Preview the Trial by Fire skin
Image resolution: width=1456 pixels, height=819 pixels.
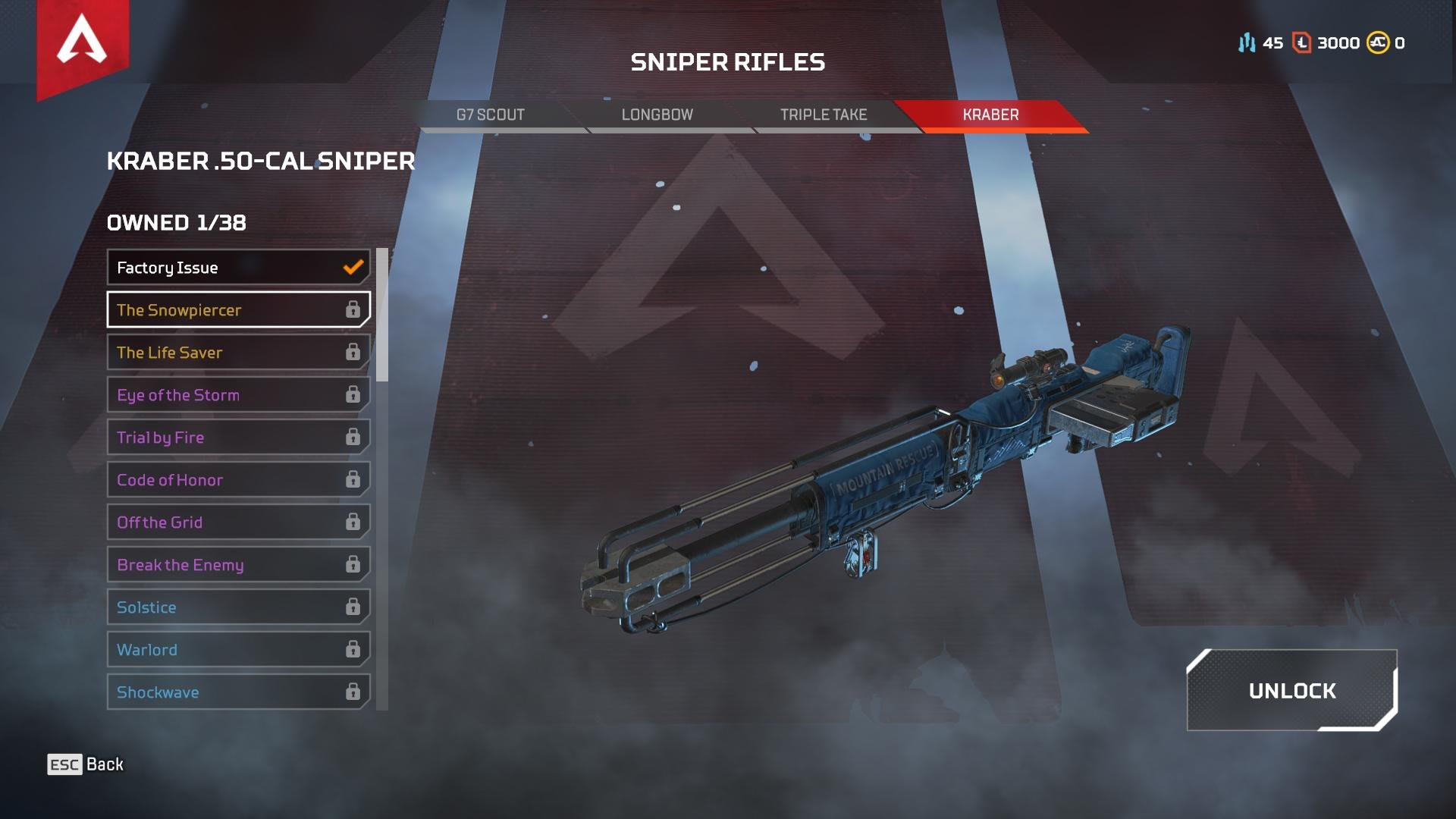[x=238, y=438]
